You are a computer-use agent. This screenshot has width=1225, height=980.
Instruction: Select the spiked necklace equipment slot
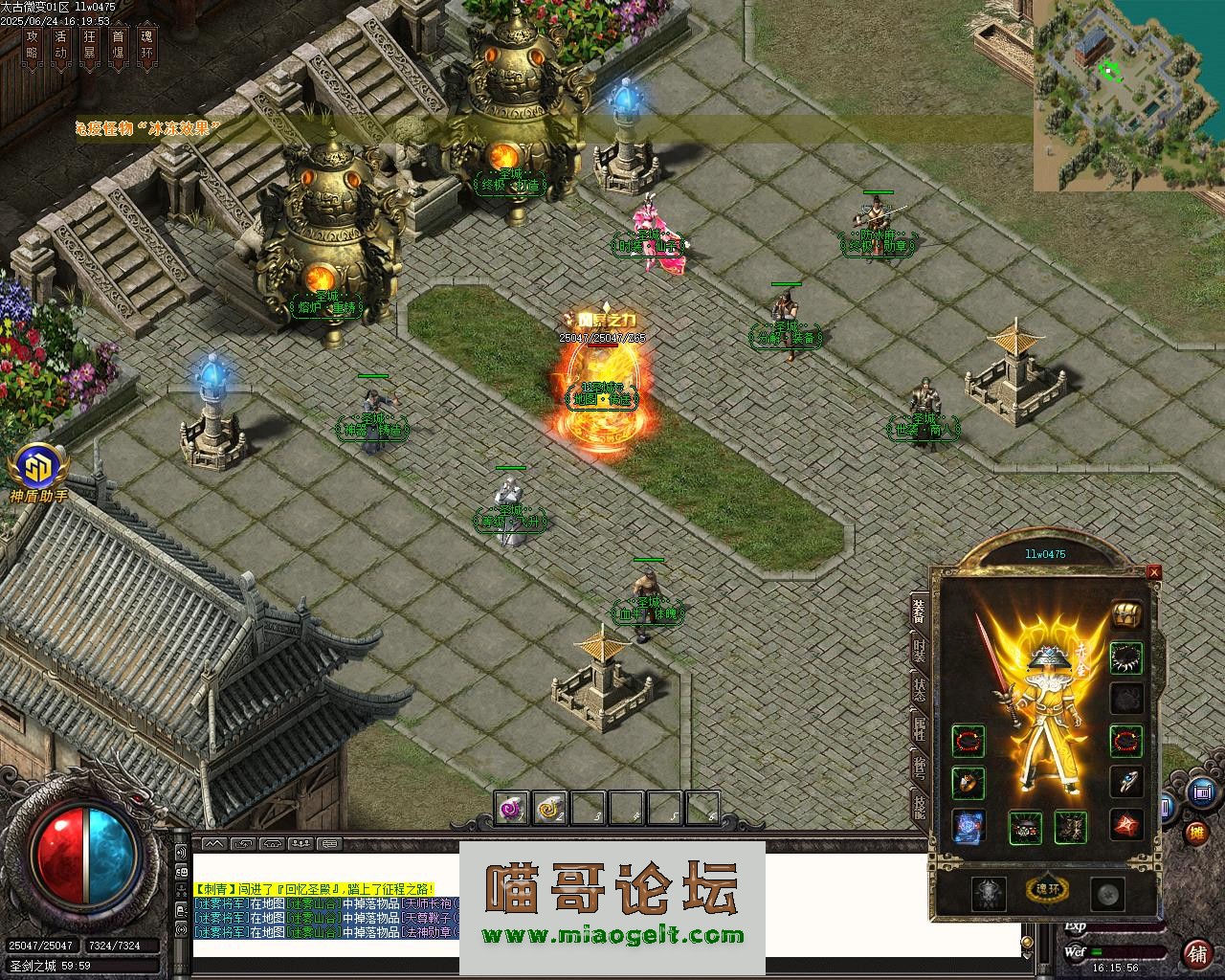click(1125, 657)
